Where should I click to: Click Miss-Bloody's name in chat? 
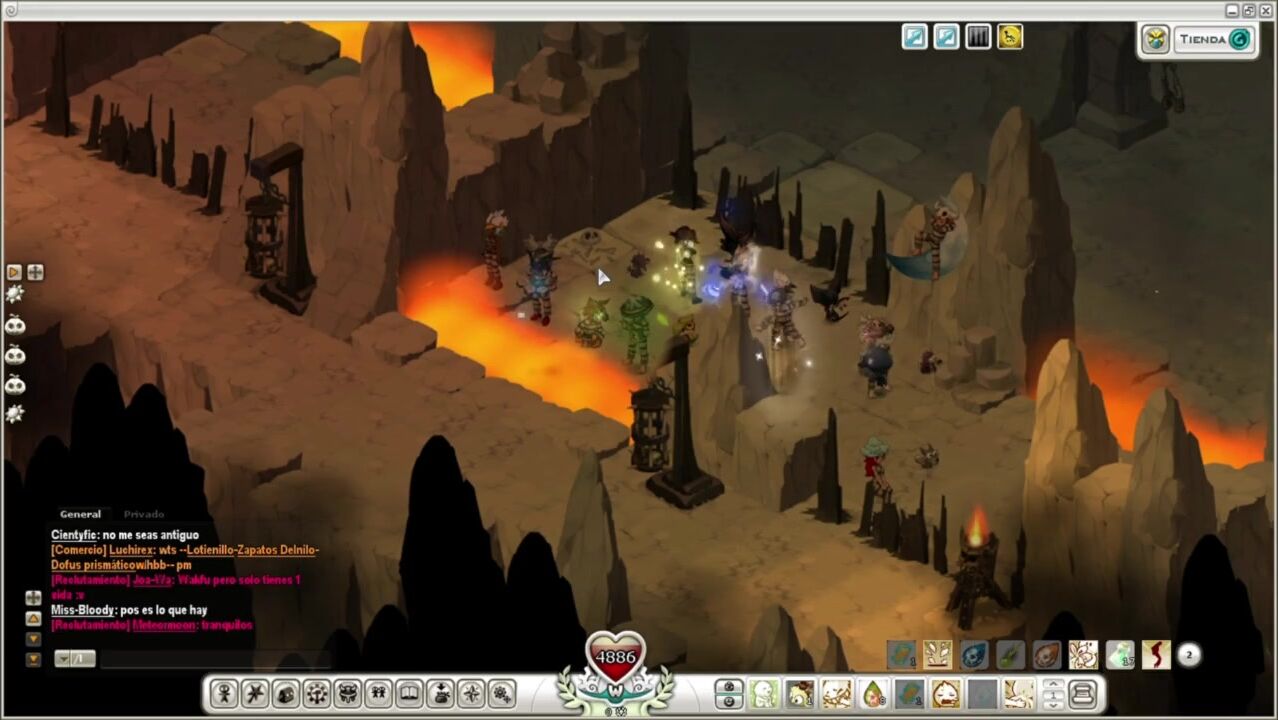point(82,610)
